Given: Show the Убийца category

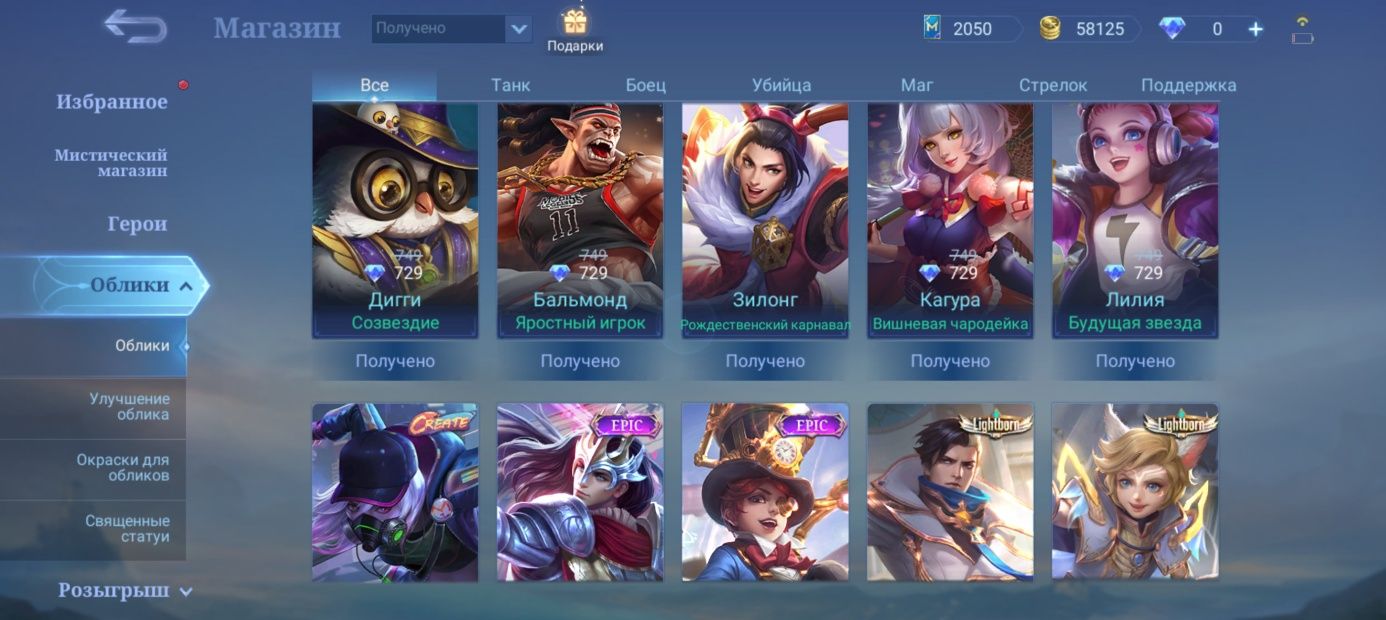Looking at the screenshot, I should coord(781,86).
